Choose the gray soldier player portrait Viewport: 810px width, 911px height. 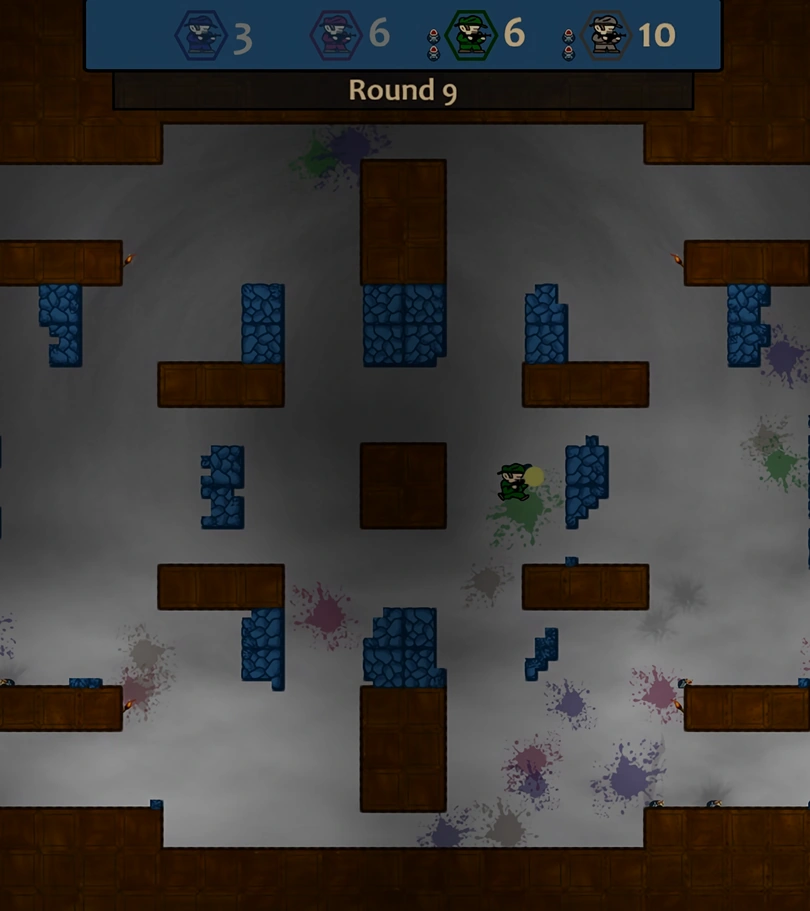pos(605,36)
